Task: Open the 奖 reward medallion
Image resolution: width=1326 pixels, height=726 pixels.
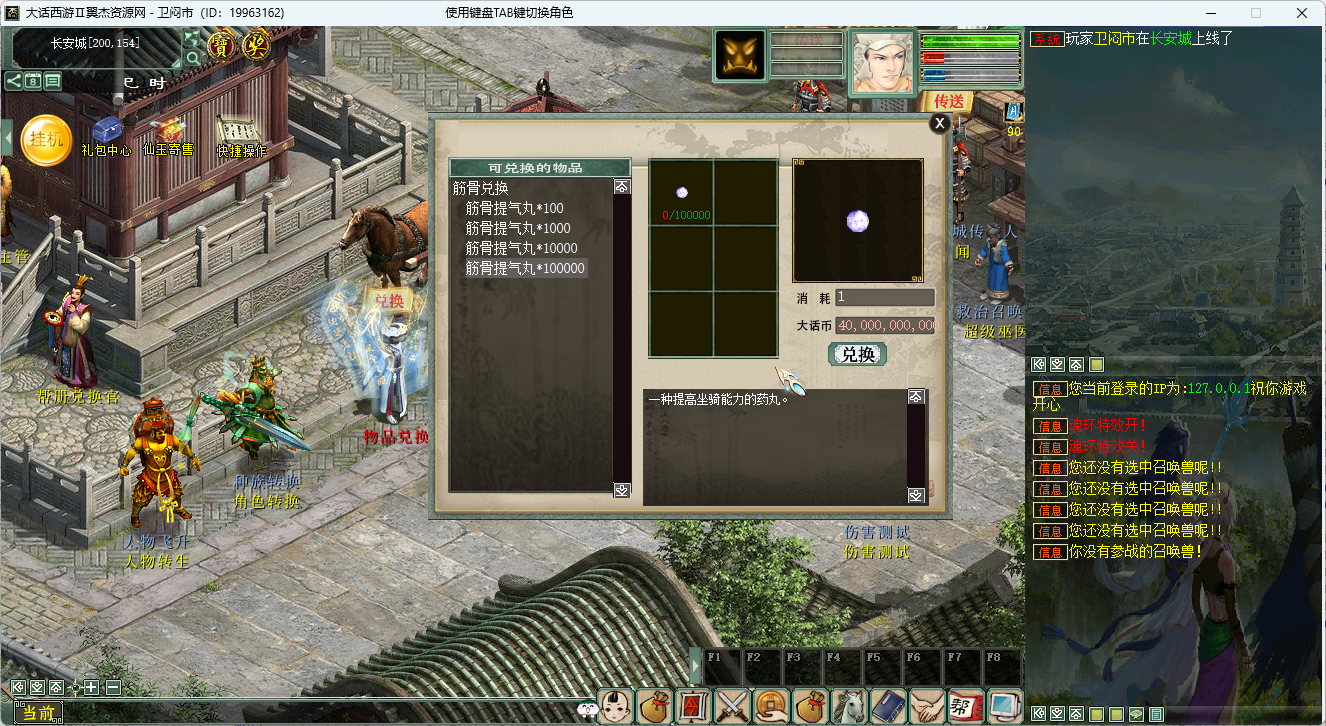Action: click(257, 45)
